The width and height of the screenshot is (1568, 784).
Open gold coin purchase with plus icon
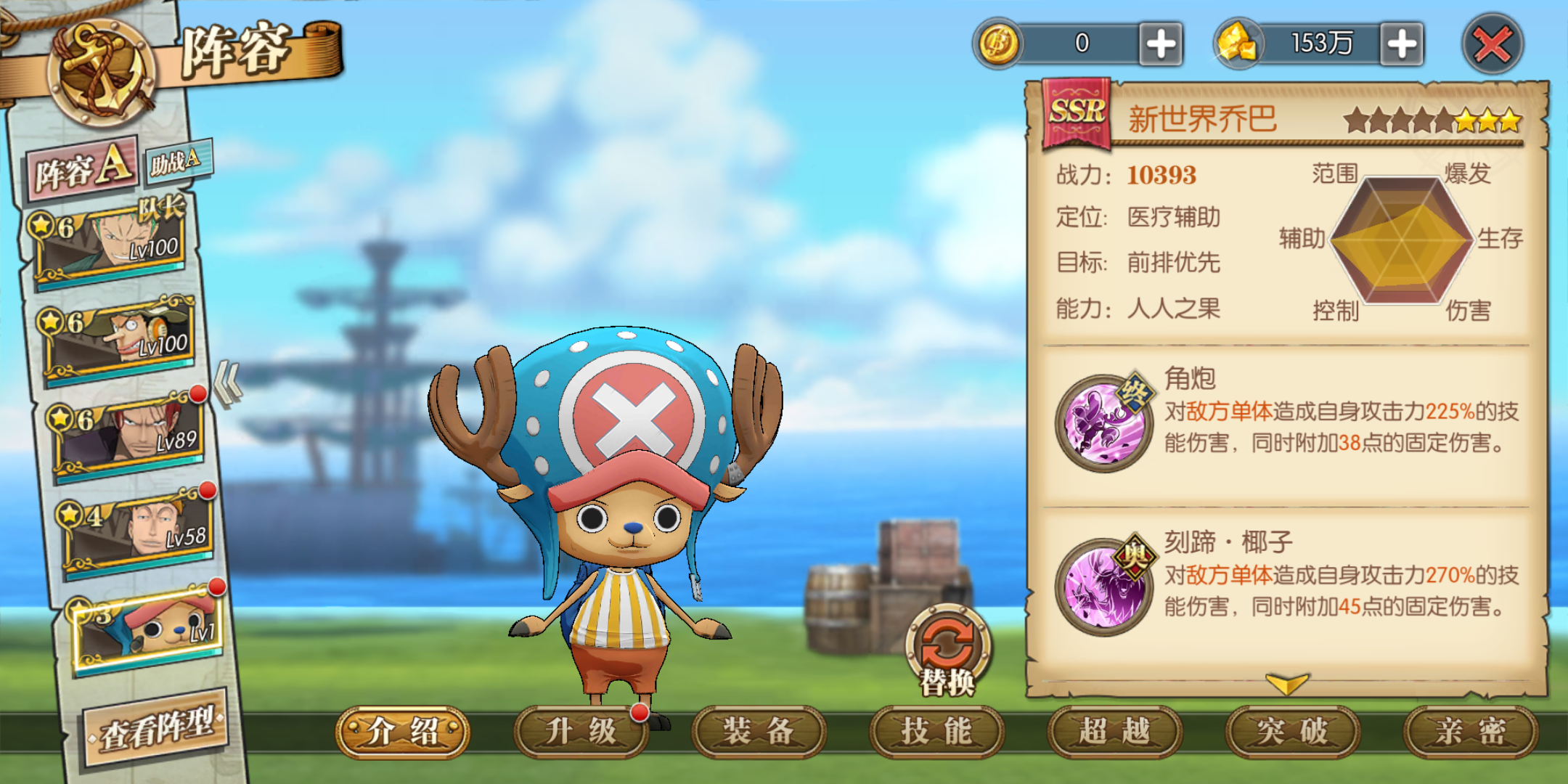(x=1162, y=44)
